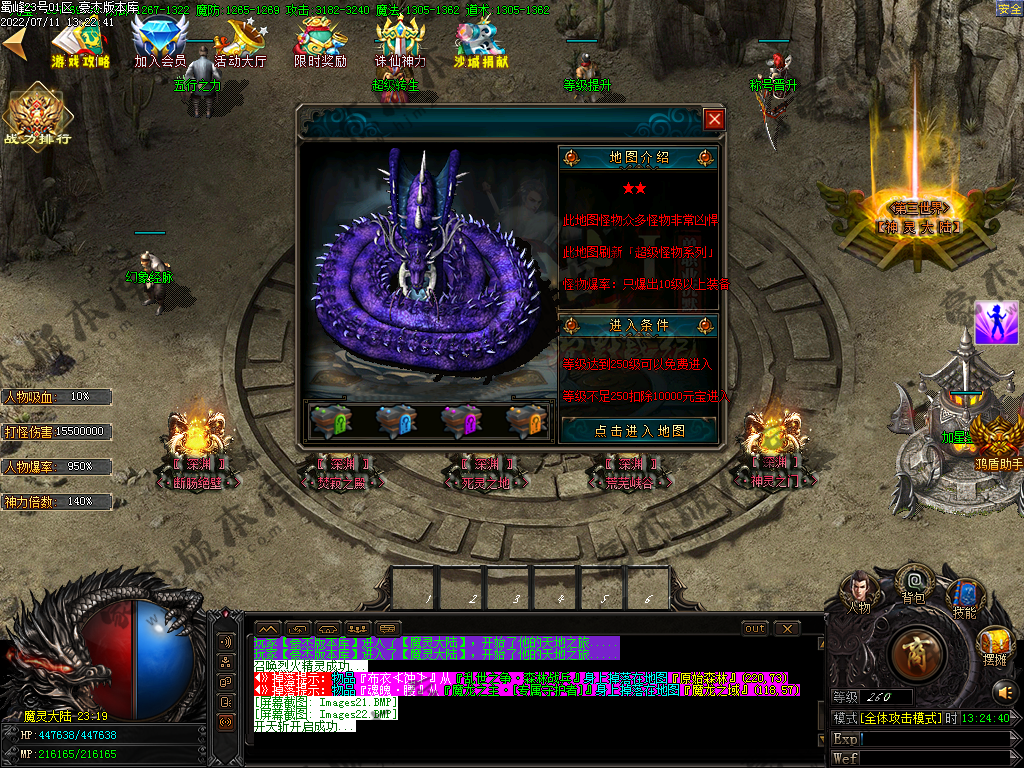Open the 活动大厅 activity hall icon

pyautogui.click(x=240, y=42)
